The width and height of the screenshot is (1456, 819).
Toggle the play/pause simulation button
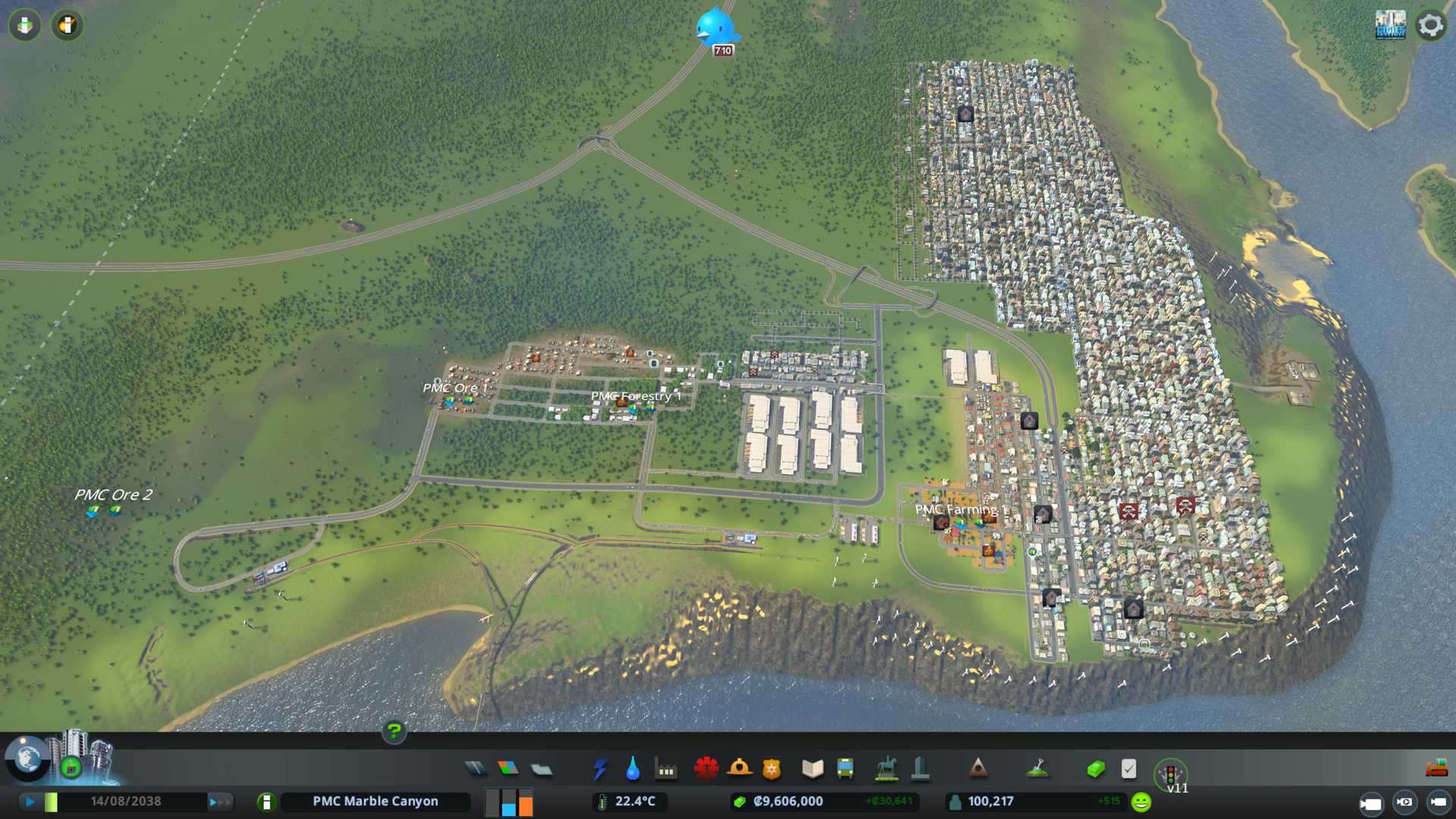[30, 802]
